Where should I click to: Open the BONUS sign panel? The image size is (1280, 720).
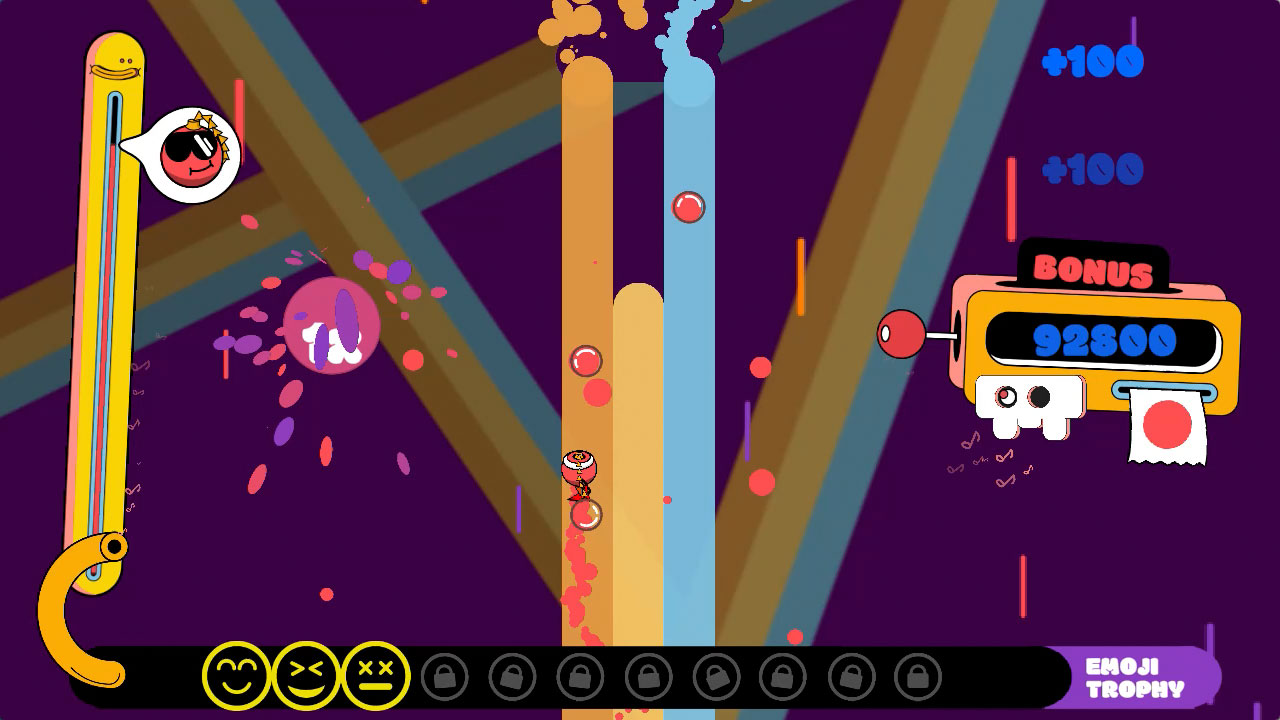(1093, 268)
